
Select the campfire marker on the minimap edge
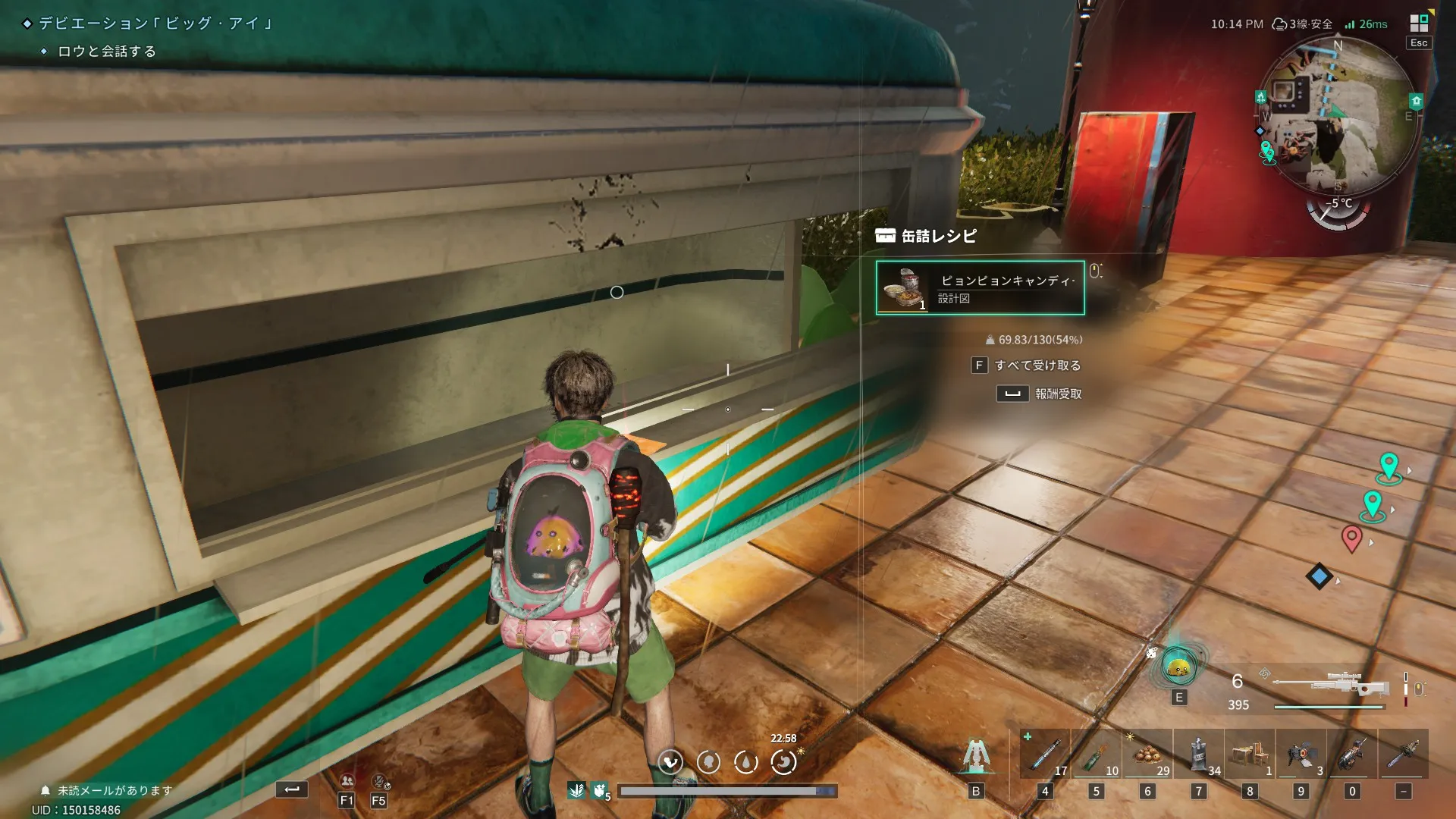[x=1260, y=97]
